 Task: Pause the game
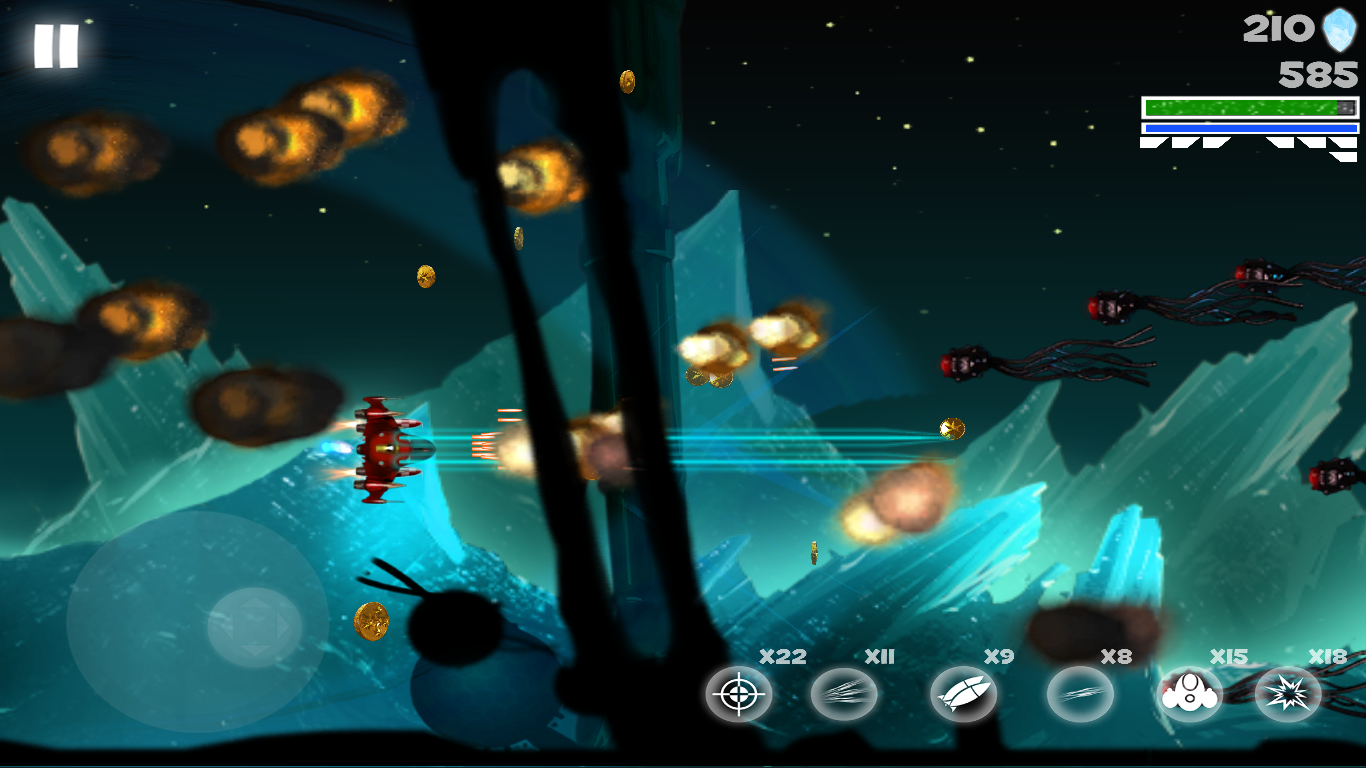[56, 46]
